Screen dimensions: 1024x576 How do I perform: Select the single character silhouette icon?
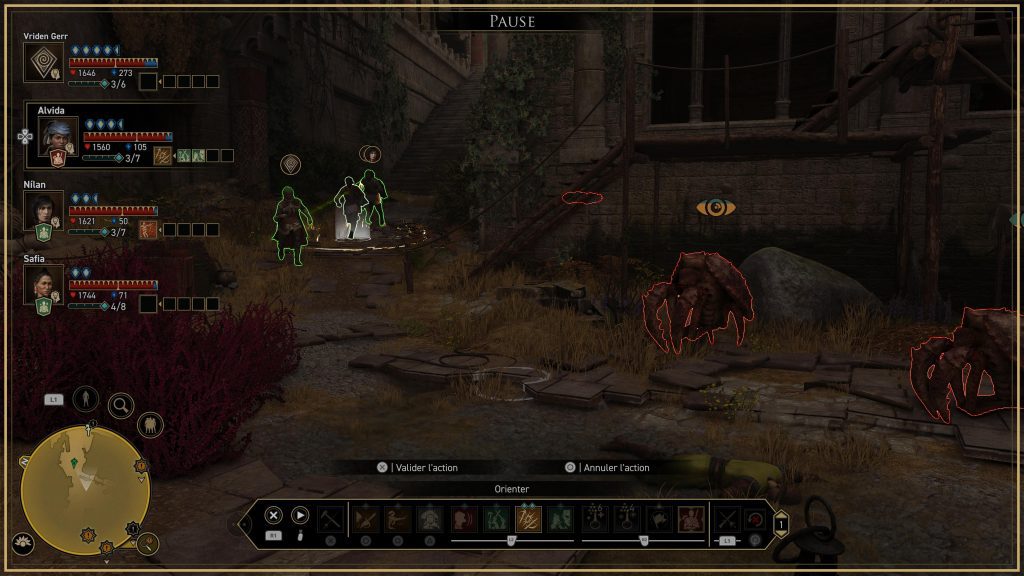[85, 398]
